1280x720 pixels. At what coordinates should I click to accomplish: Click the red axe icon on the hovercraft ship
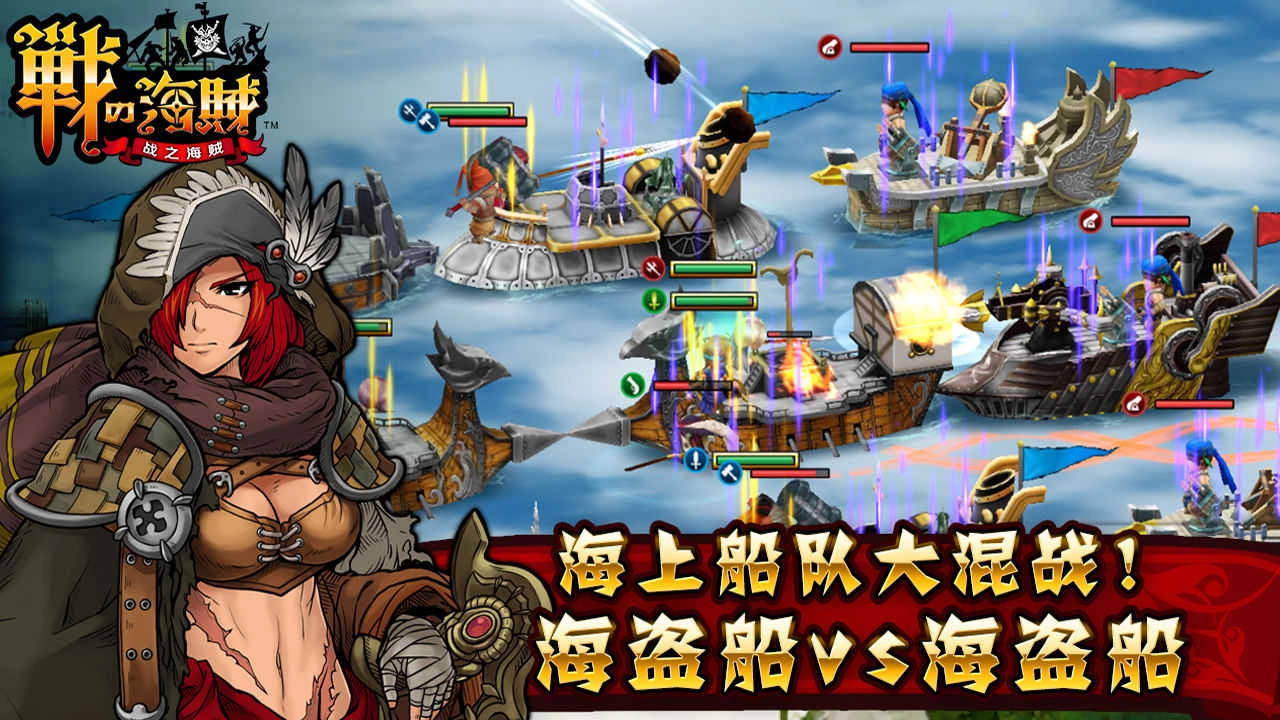(653, 265)
